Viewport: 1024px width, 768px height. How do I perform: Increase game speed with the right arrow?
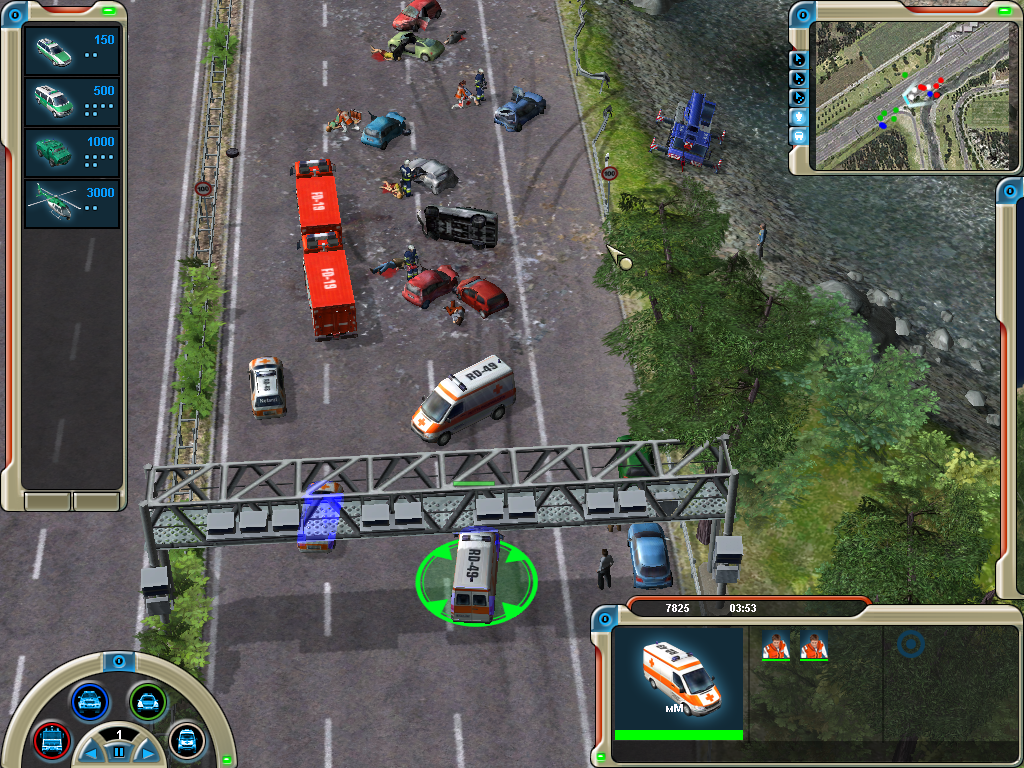click(x=146, y=751)
